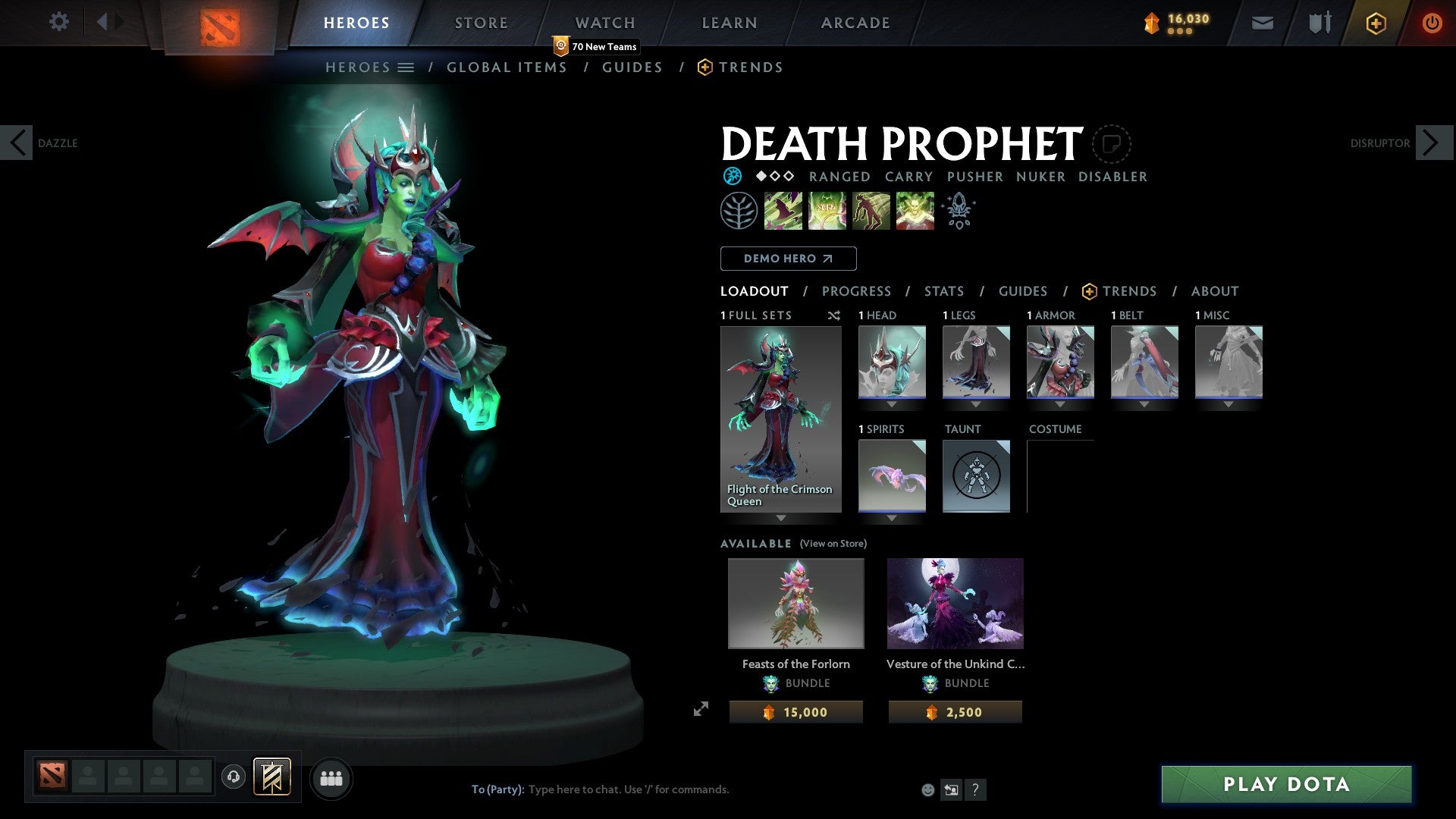Open the settings gear

point(59,22)
